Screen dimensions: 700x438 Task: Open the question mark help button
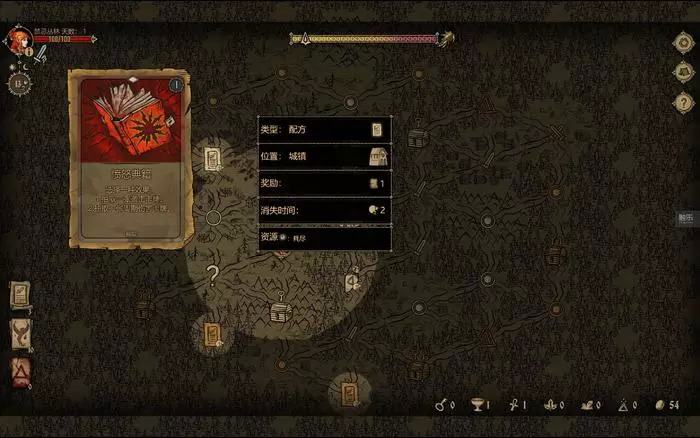click(684, 102)
